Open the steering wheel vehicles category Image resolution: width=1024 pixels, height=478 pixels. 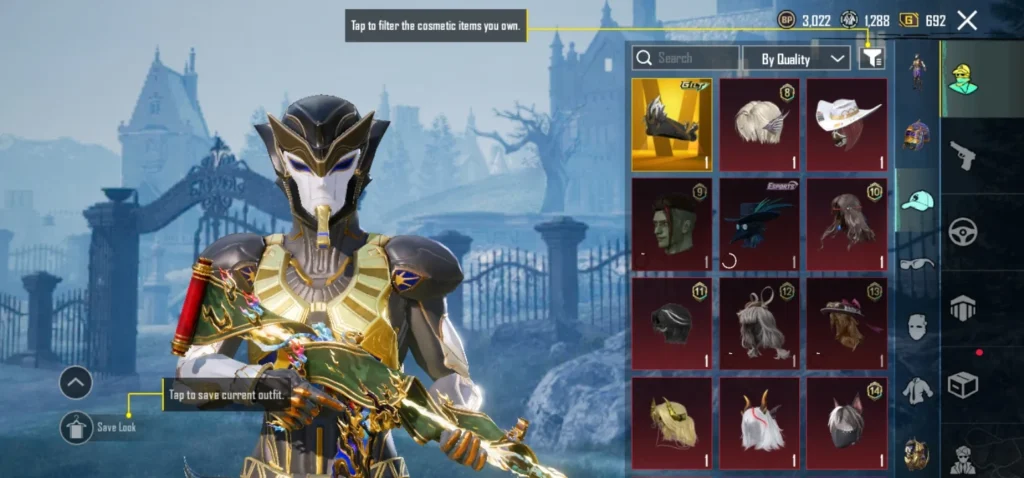[x=963, y=232]
